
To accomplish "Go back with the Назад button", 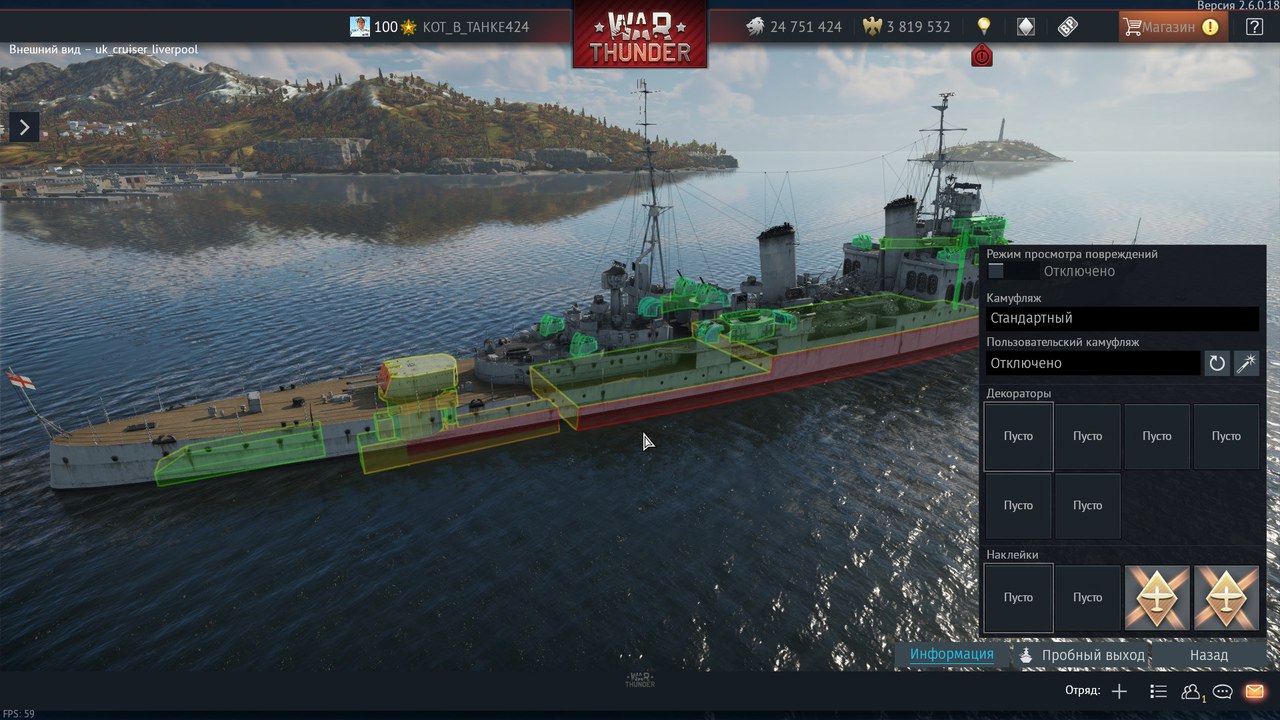I will point(1208,655).
